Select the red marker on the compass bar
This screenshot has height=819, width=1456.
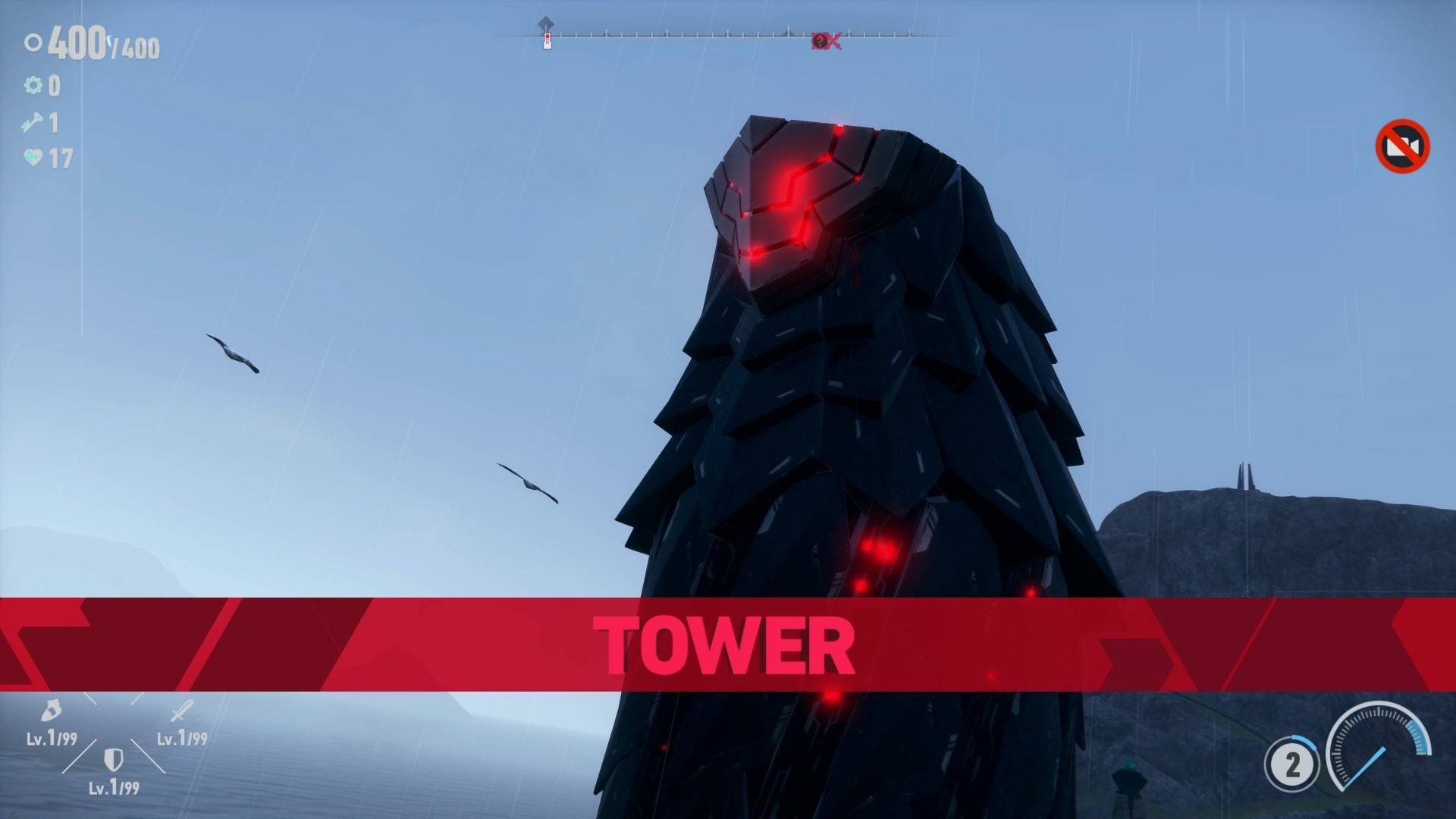pyautogui.click(x=547, y=40)
